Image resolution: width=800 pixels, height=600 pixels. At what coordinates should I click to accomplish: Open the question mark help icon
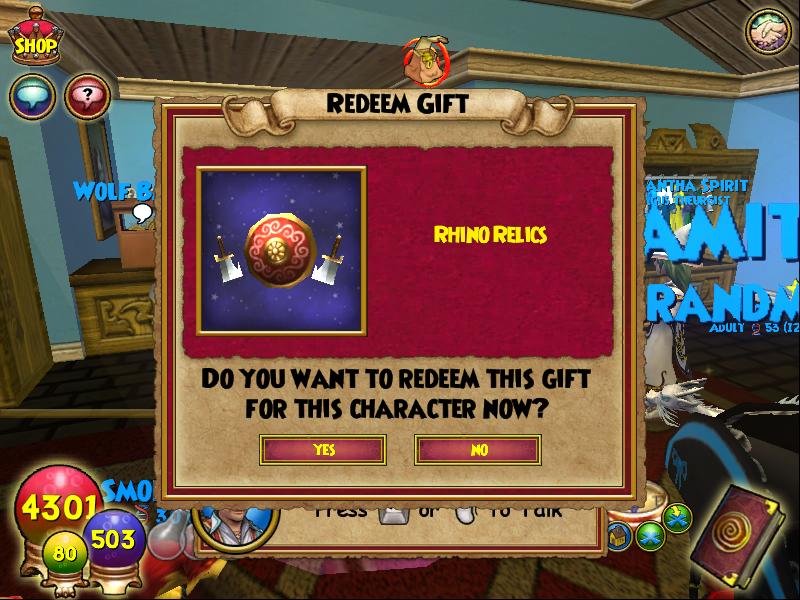coord(87,97)
